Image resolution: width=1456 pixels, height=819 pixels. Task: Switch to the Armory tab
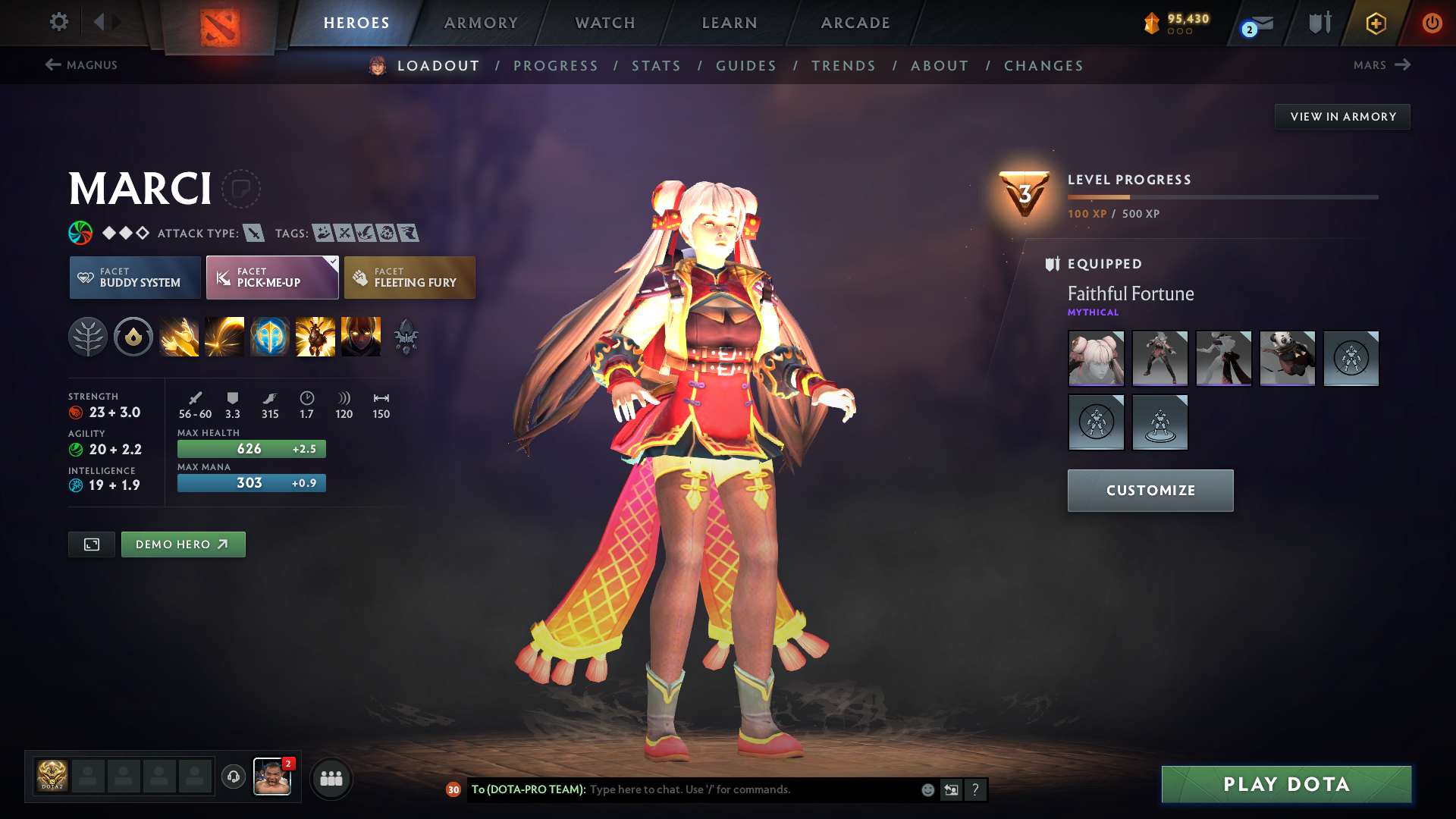481,23
